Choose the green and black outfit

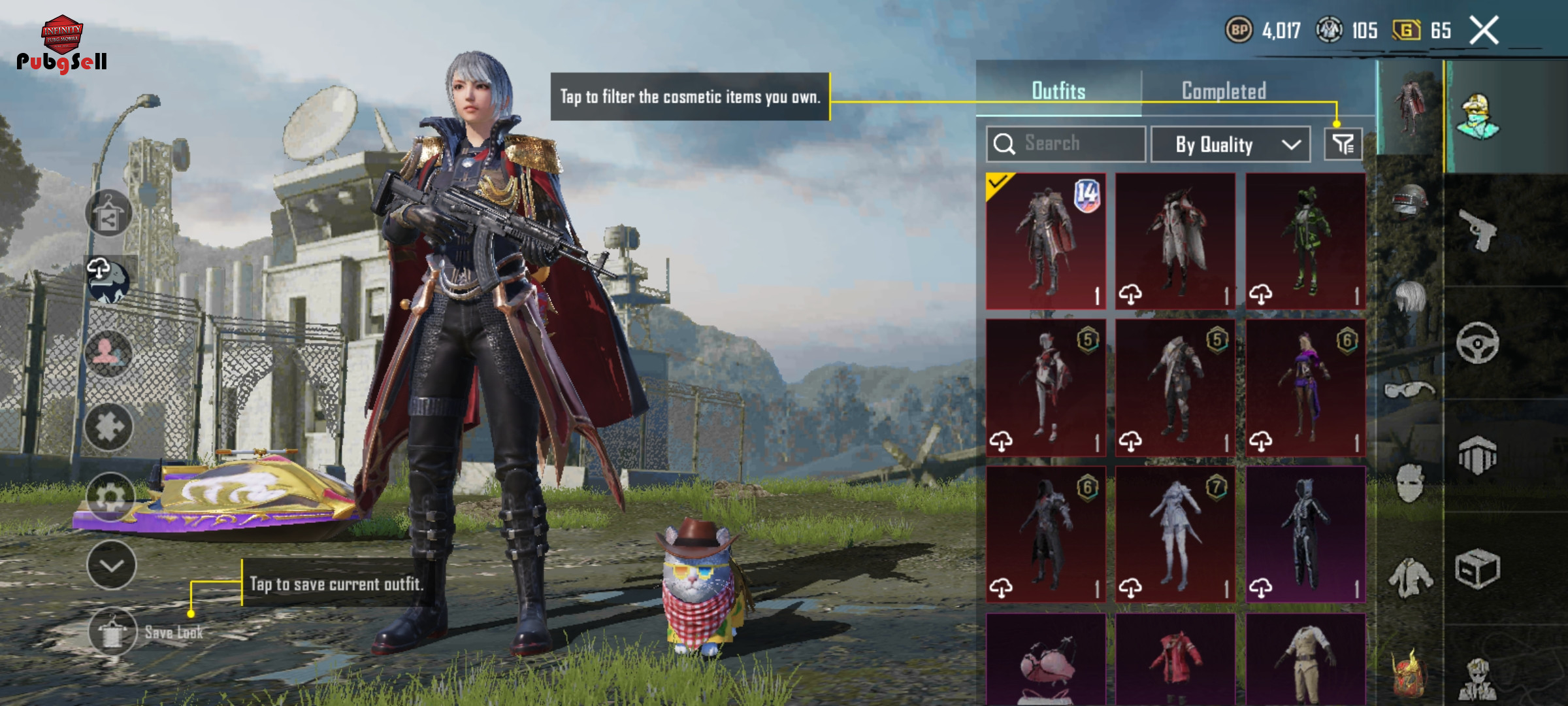click(x=1305, y=241)
